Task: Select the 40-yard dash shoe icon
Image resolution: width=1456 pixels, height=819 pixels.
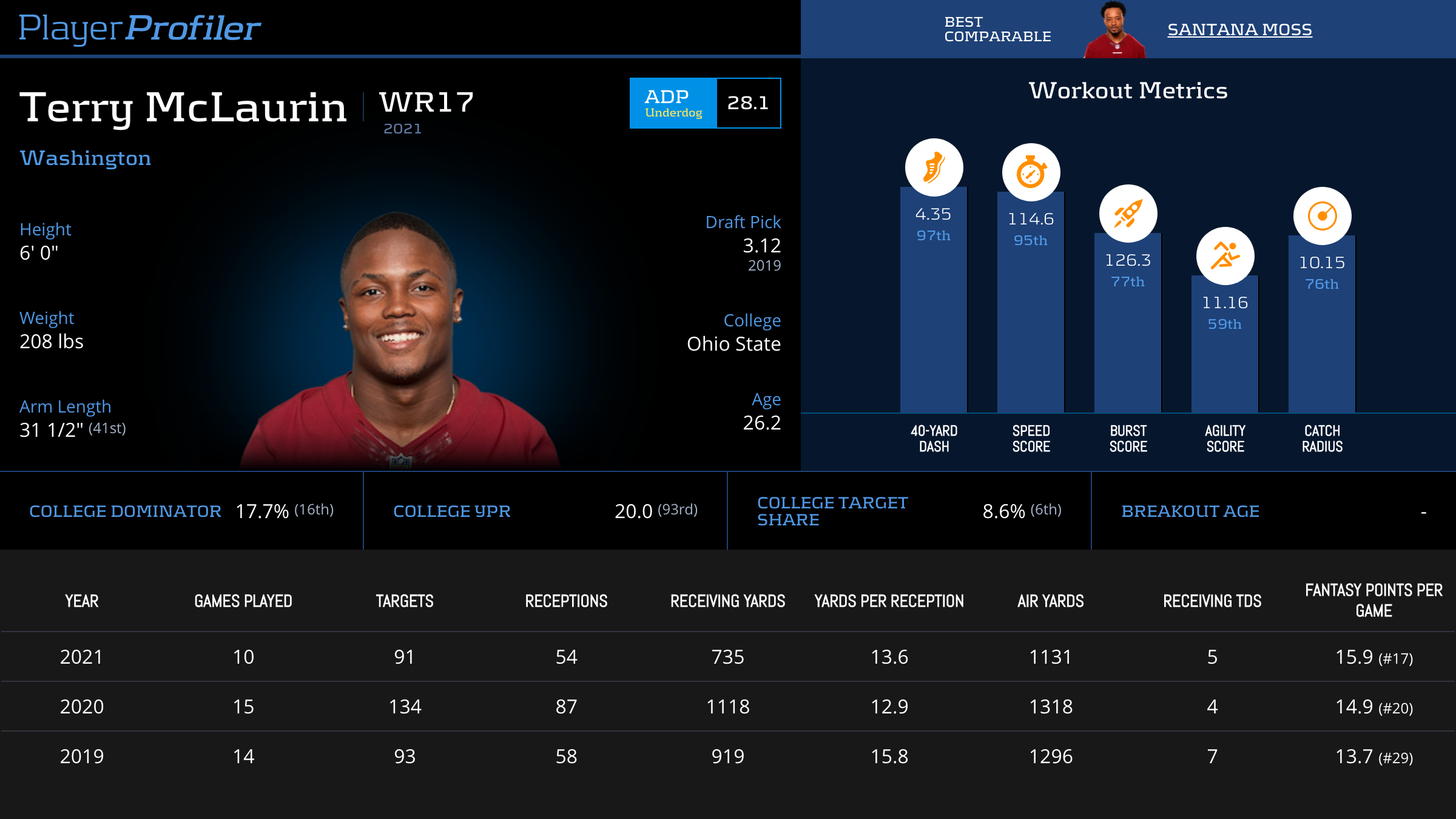Action: click(934, 167)
